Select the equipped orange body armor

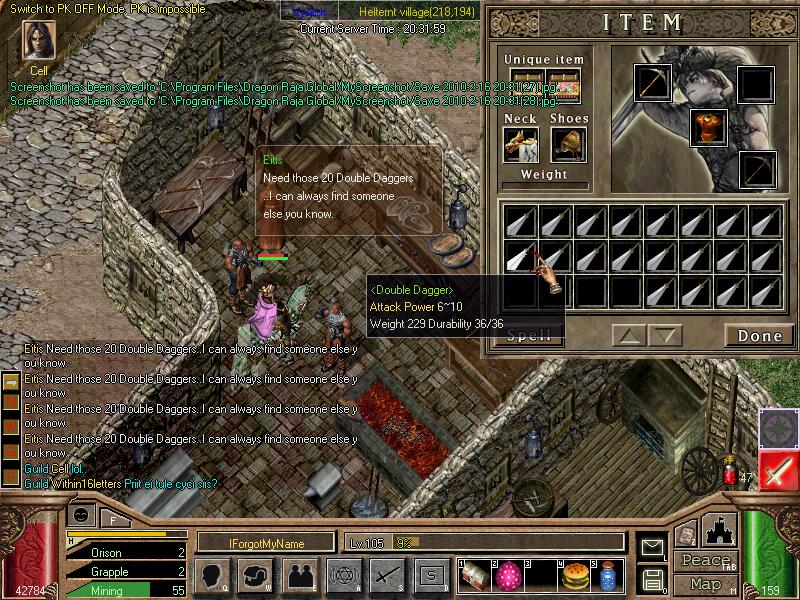pyautogui.click(x=707, y=127)
